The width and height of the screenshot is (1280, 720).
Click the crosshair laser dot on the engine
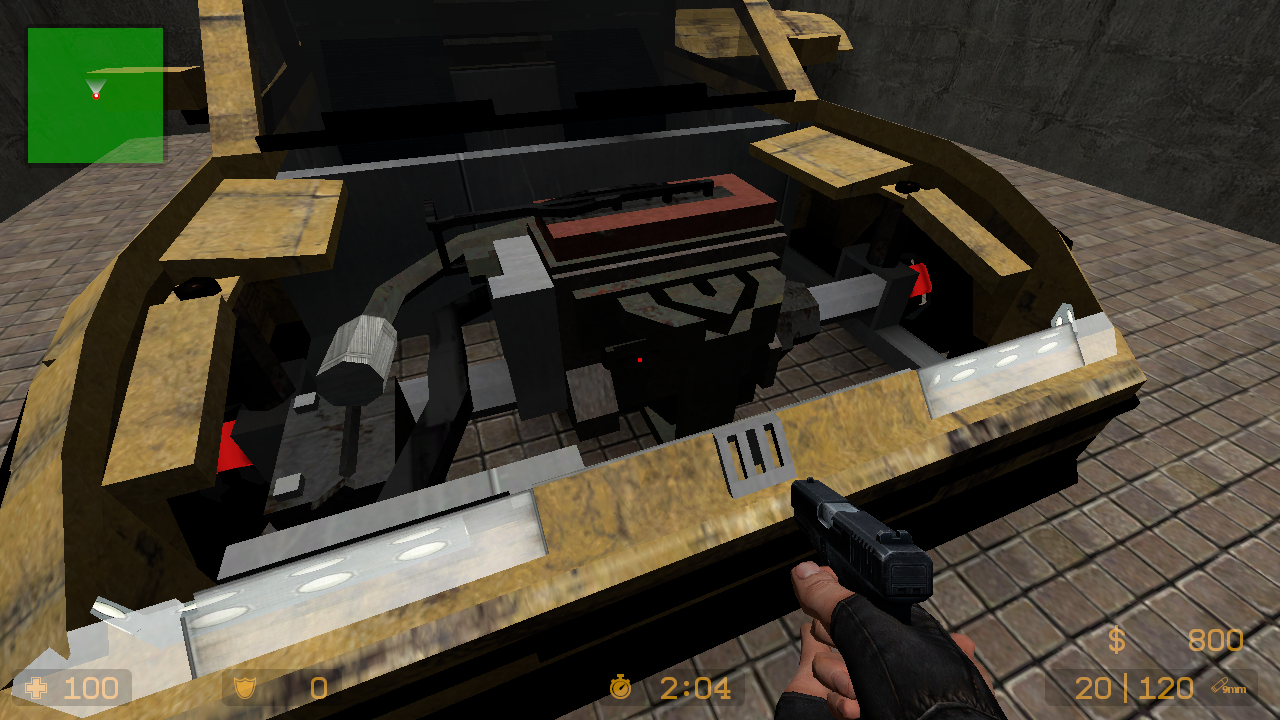click(x=638, y=362)
